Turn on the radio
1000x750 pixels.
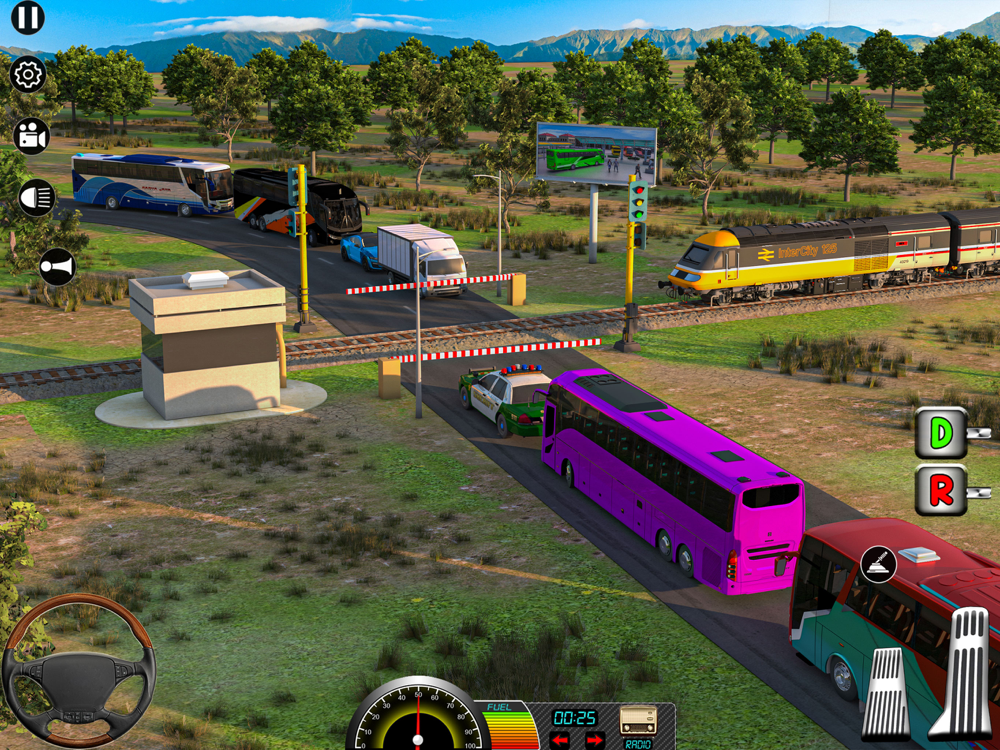click(x=638, y=720)
